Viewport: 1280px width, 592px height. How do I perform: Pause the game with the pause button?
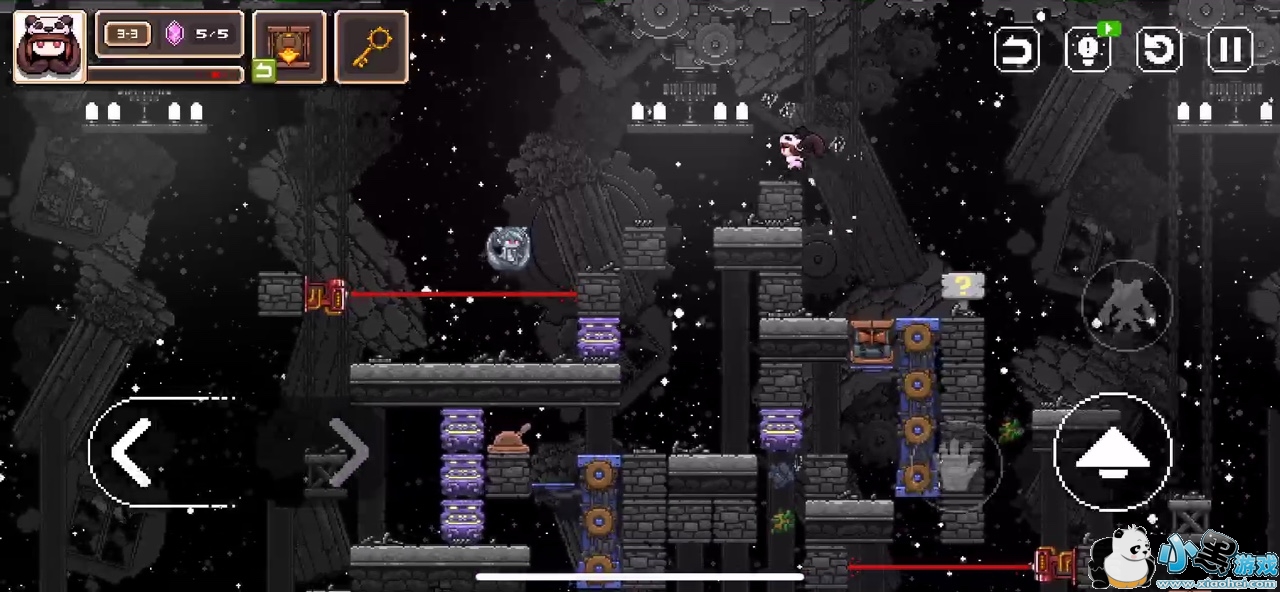1230,49
